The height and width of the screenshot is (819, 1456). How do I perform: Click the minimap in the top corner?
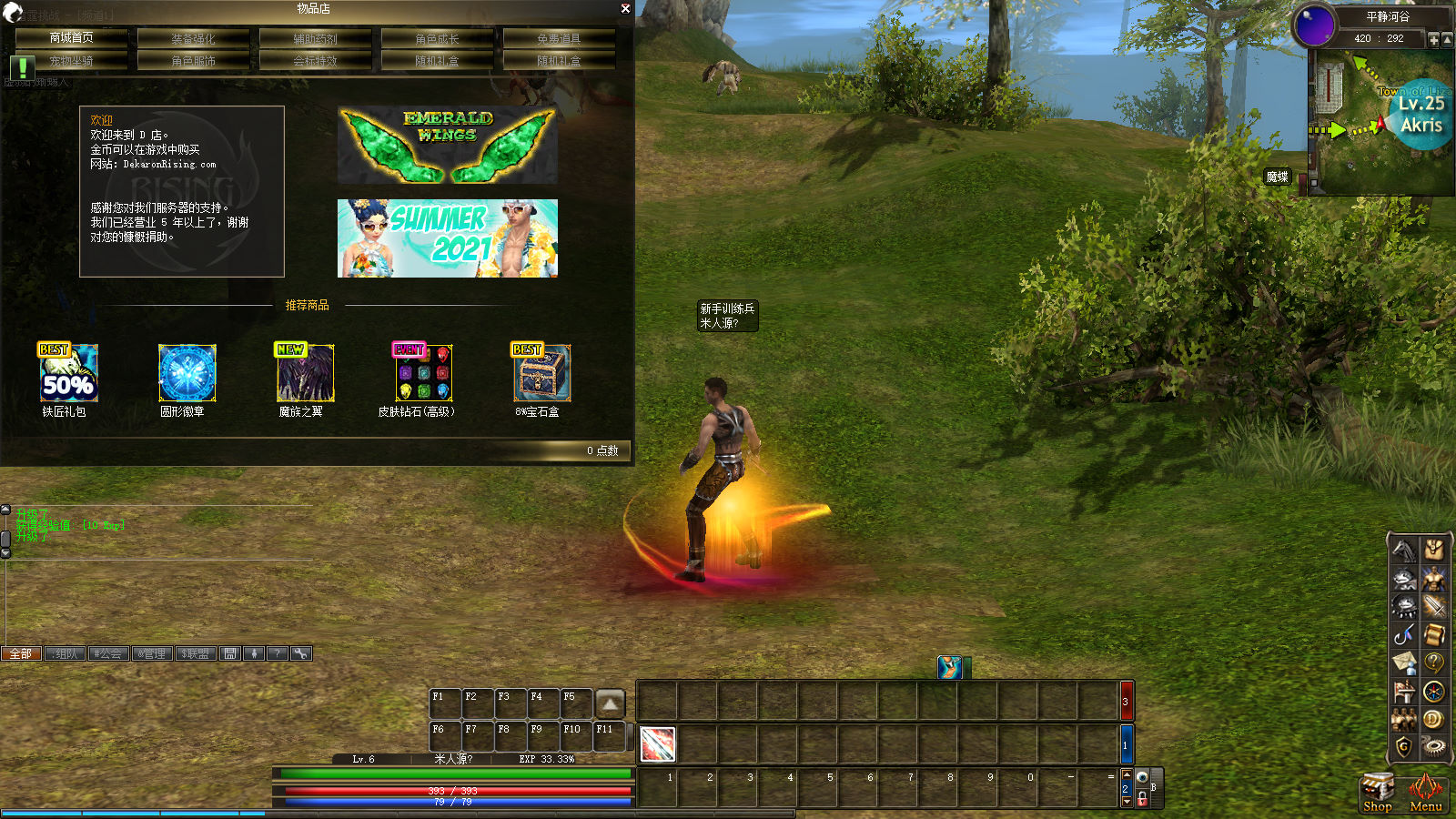(1380, 127)
